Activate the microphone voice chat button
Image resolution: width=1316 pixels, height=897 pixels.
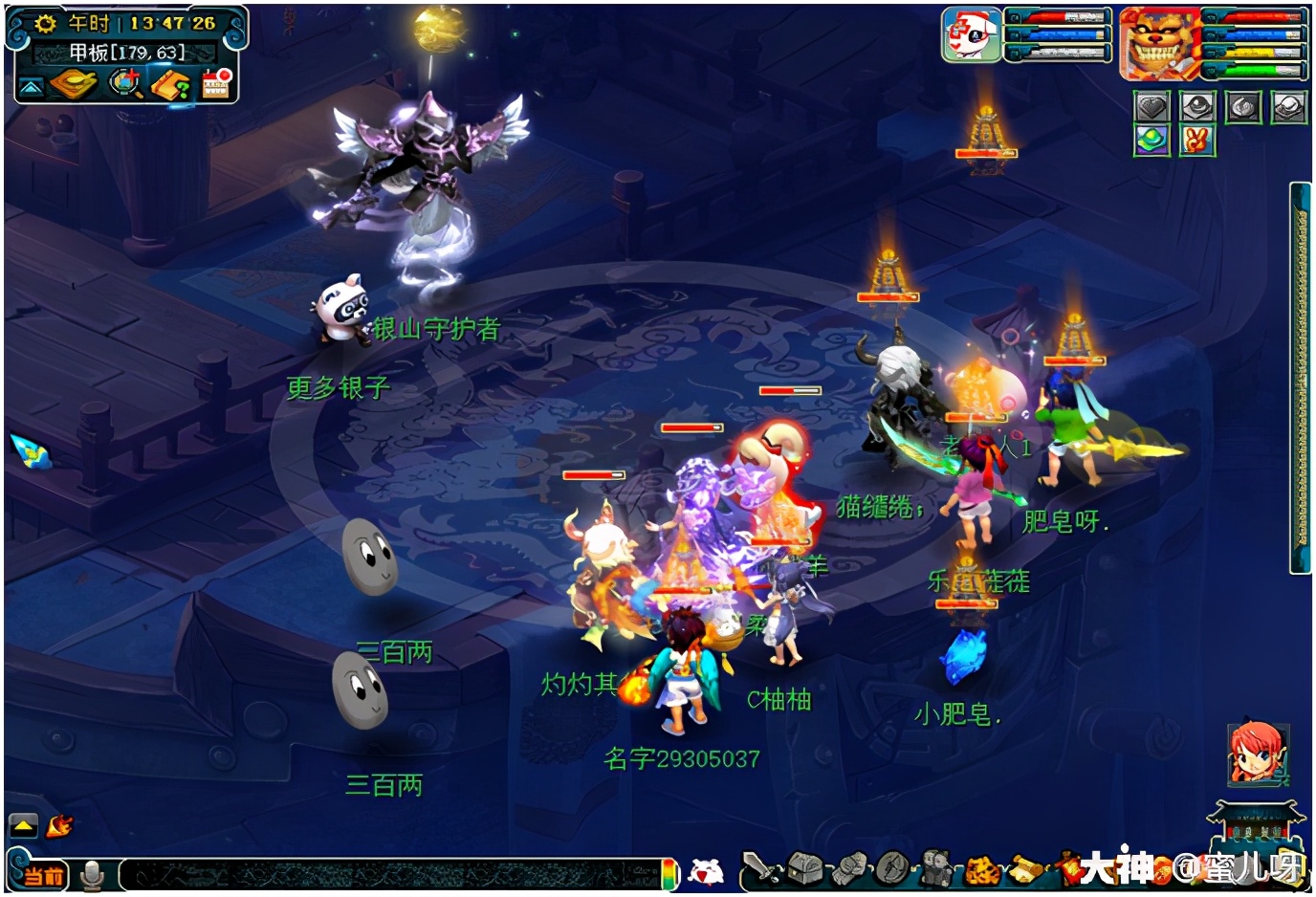[x=93, y=874]
